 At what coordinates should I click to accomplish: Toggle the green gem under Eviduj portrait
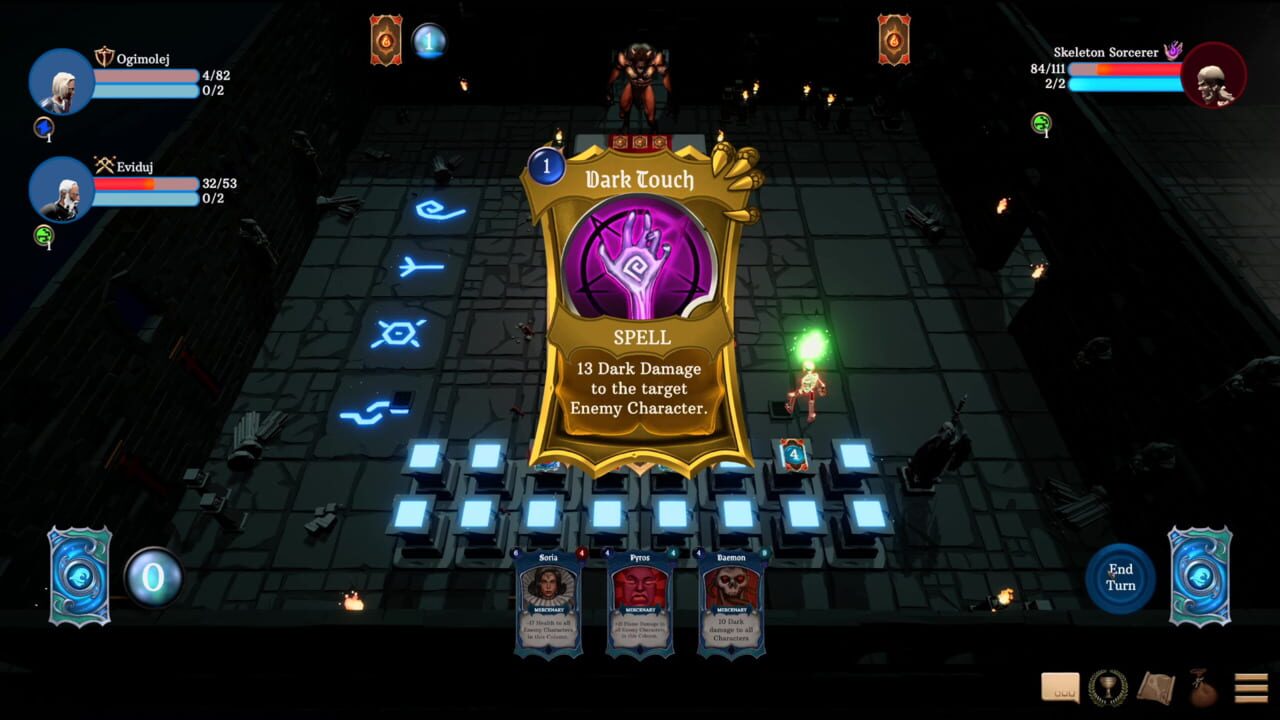pos(44,235)
